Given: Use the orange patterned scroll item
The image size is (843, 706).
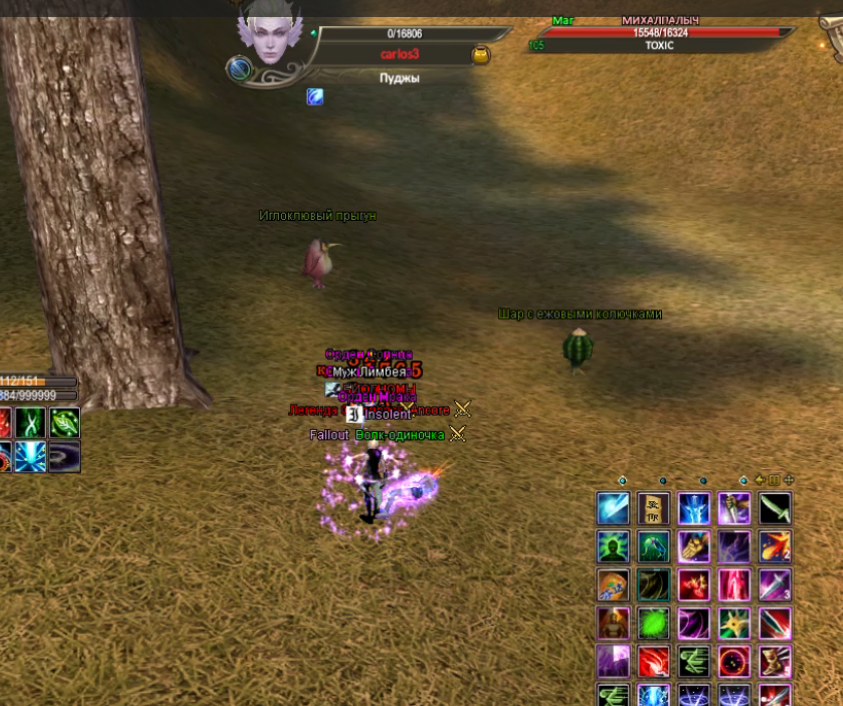Looking at the screenshot, I should [613, 584].
